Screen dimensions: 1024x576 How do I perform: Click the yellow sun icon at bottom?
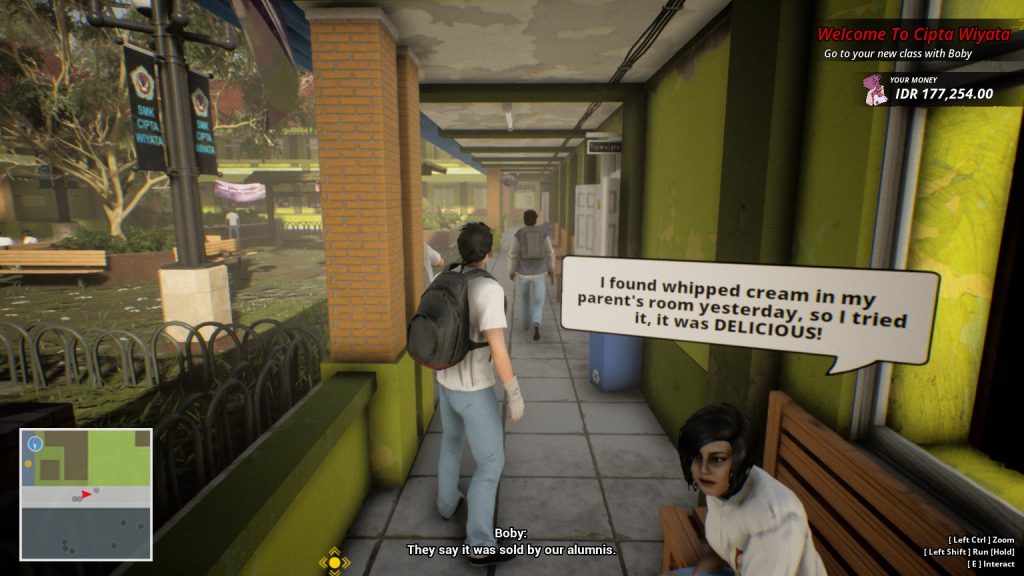click(x=334, y=563)
